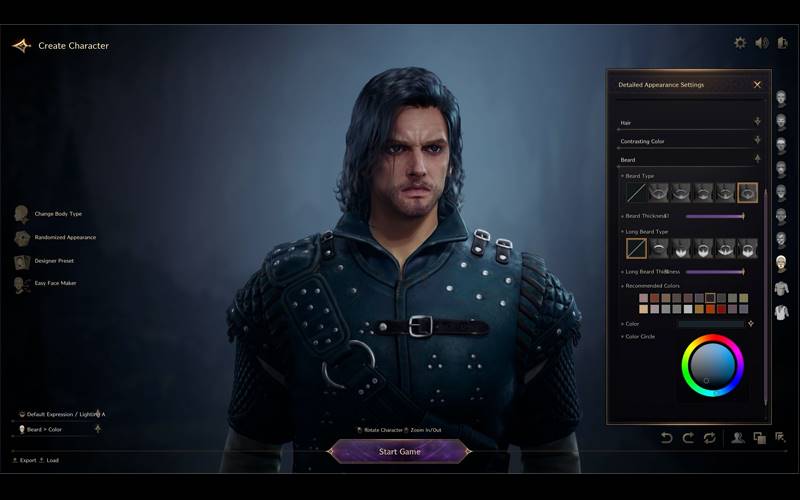Click the undo arrow button
The image size is (800, 500).
667,438
